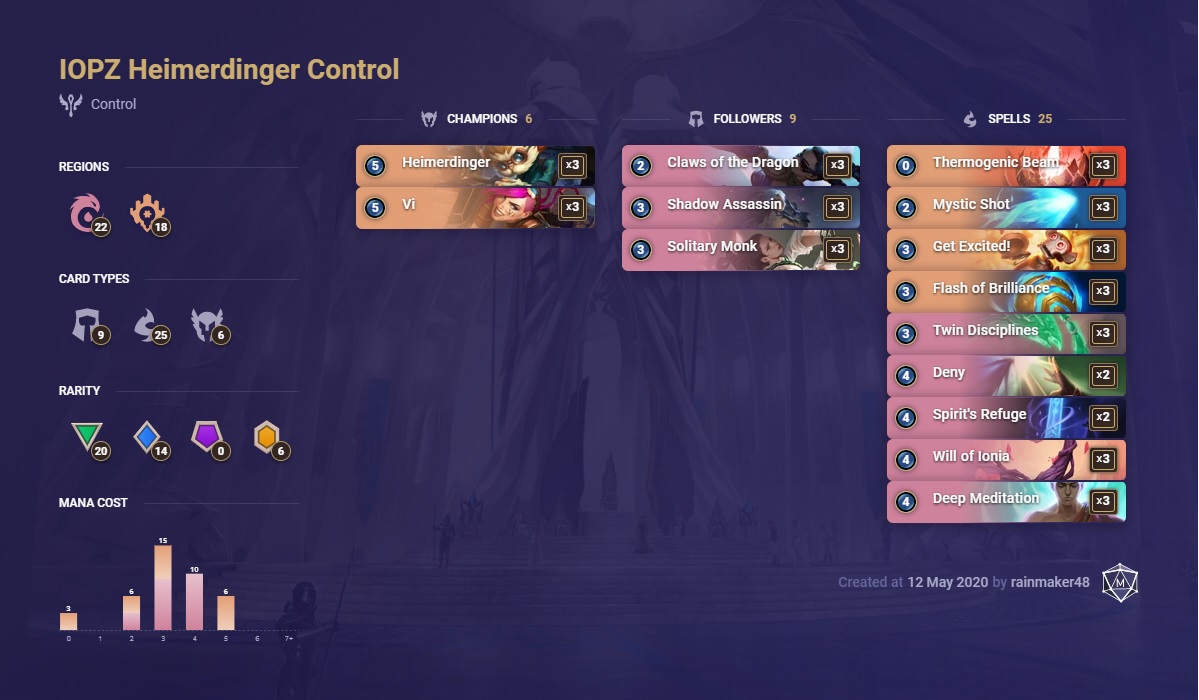
Task: Choose the Will of Ionia spell
Action: [x=1005, y=460]
